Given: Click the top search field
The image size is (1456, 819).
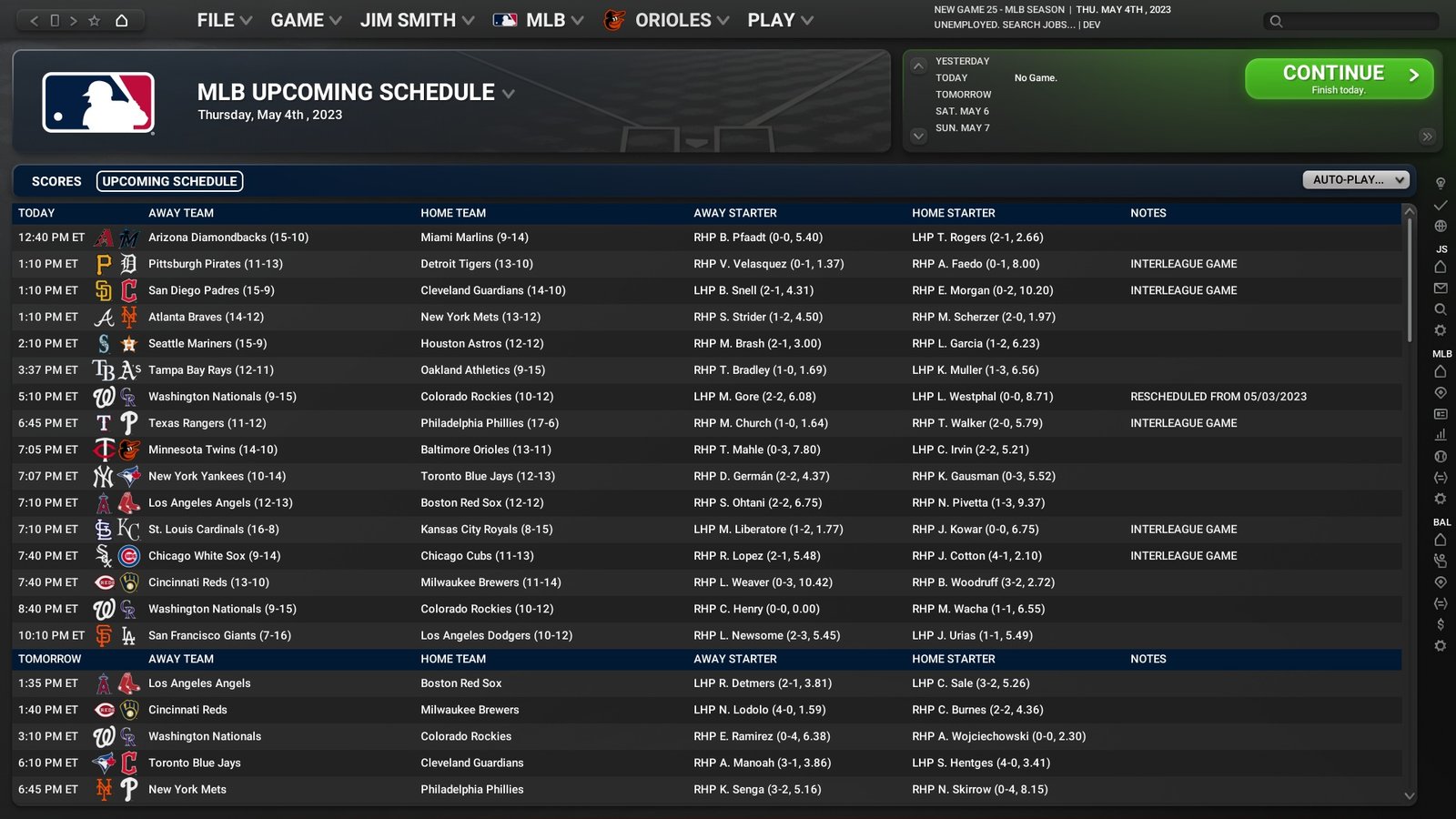Looking at the screenshot, I should 1356,21.
